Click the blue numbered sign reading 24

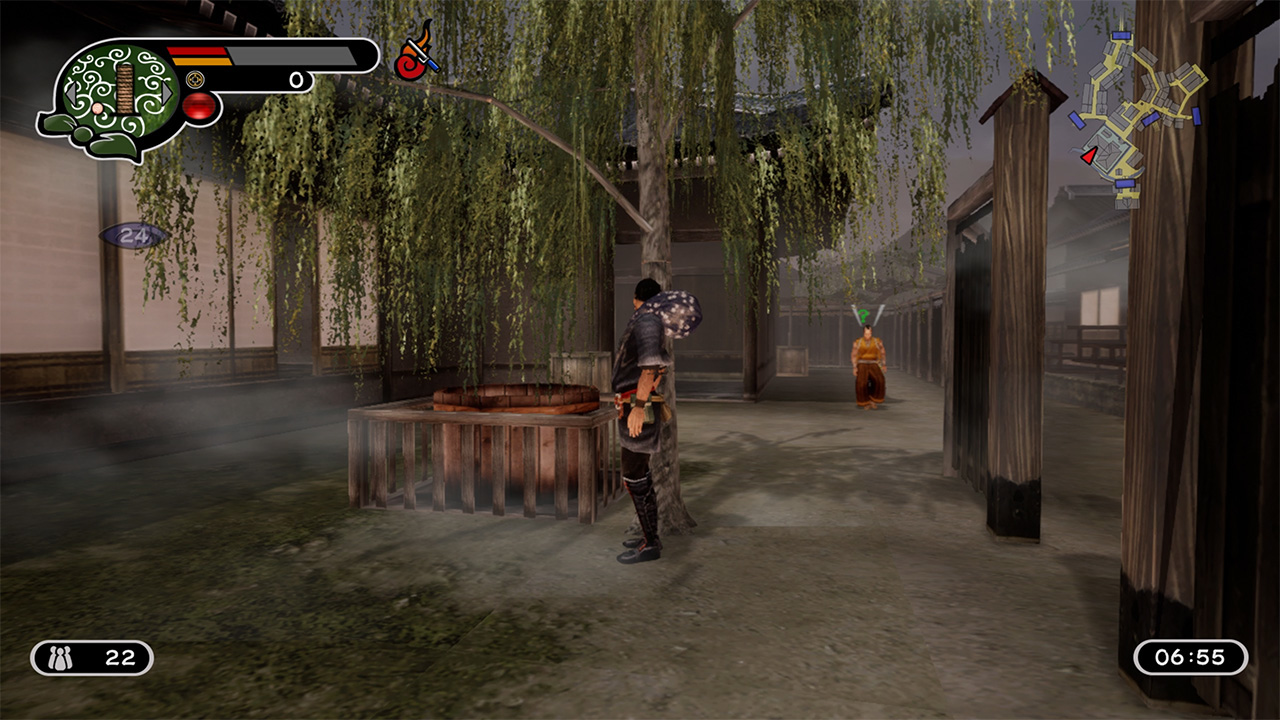[x=128, y=237]
